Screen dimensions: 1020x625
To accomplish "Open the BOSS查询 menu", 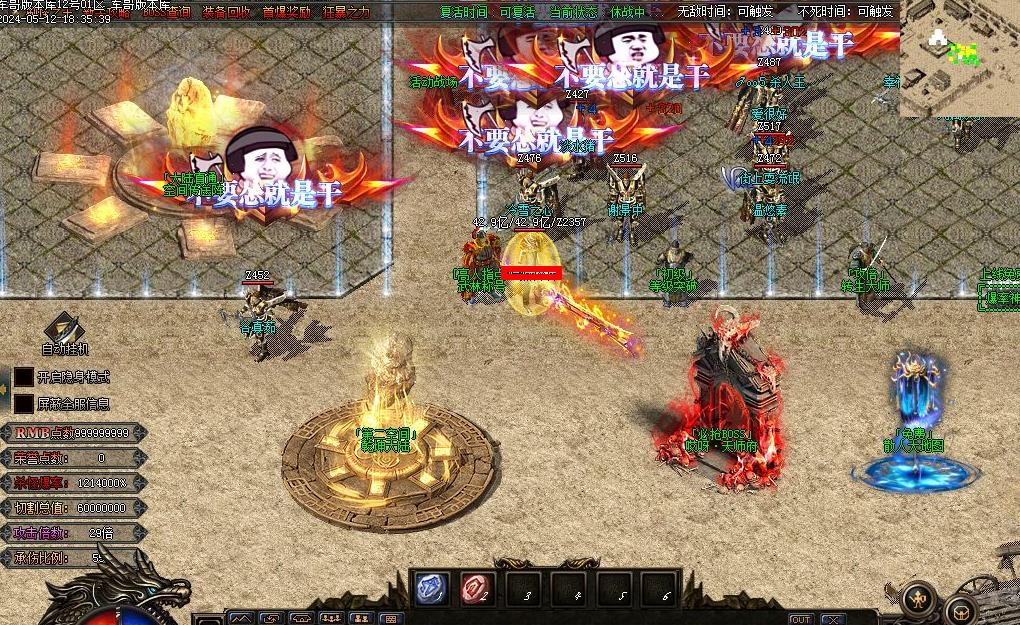I will (165, 12).
